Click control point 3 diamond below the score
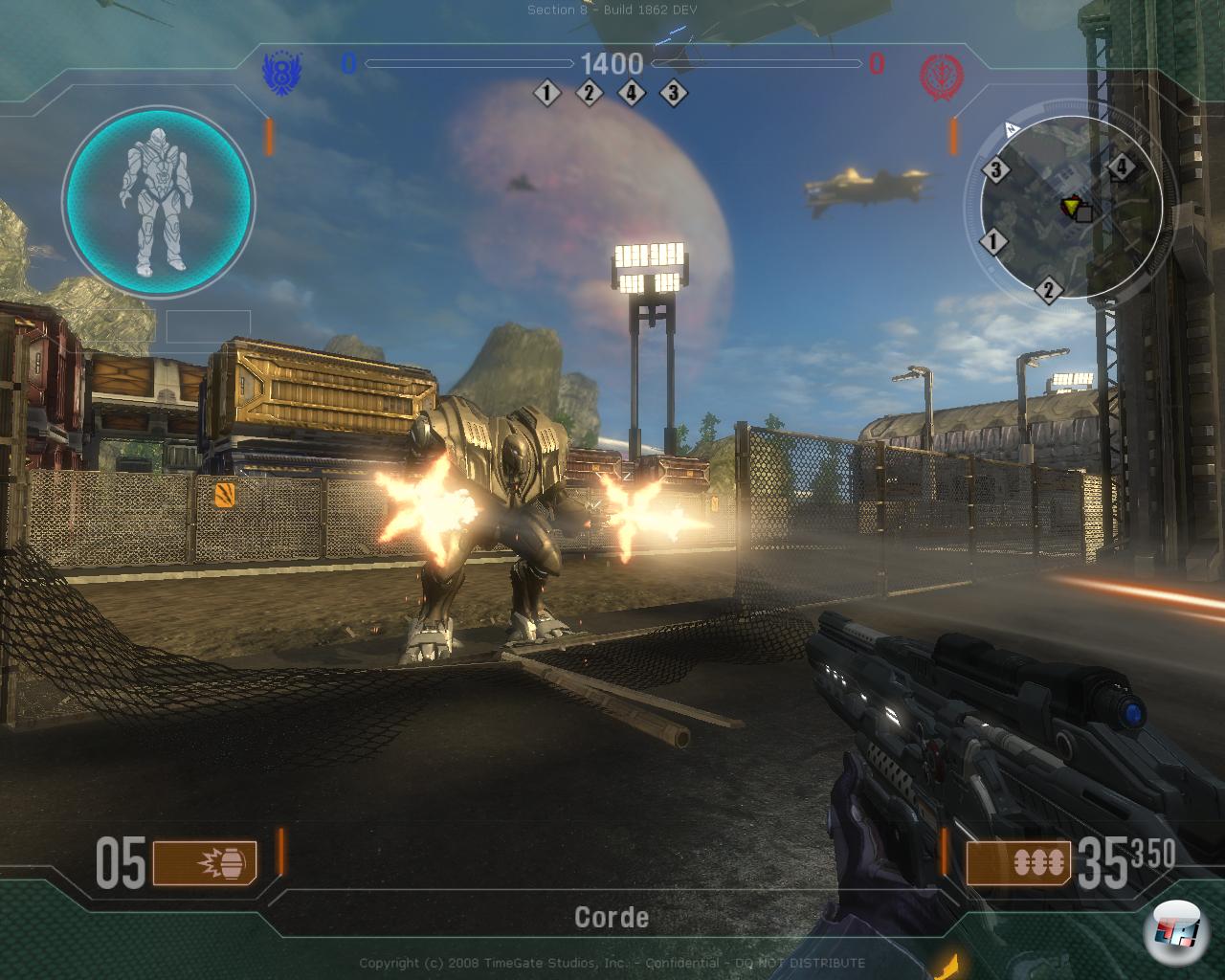 (x=674, y=93)
